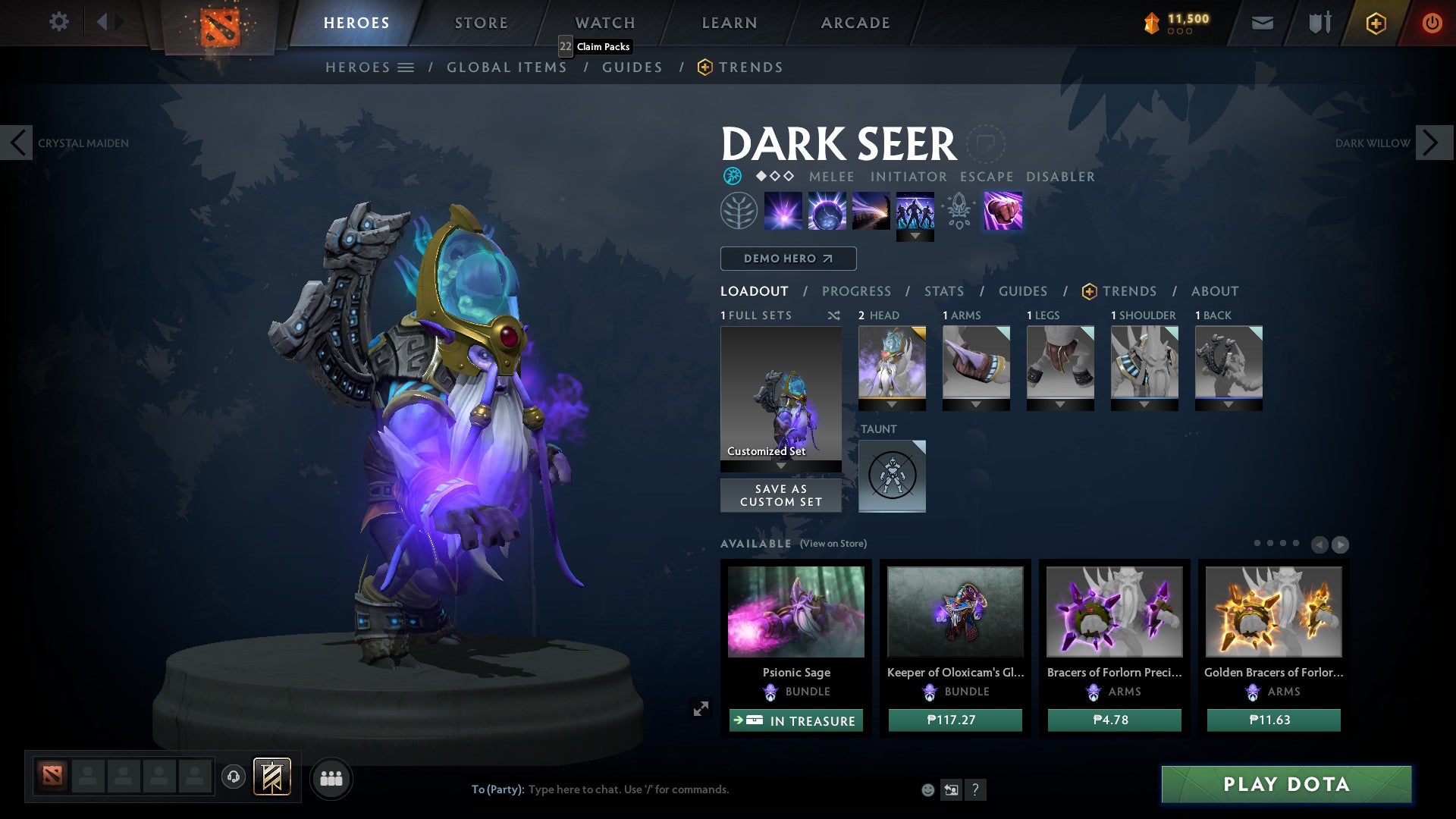Open the Settings gear
This screenshot has width=1456, height=819.
[58, 22]
